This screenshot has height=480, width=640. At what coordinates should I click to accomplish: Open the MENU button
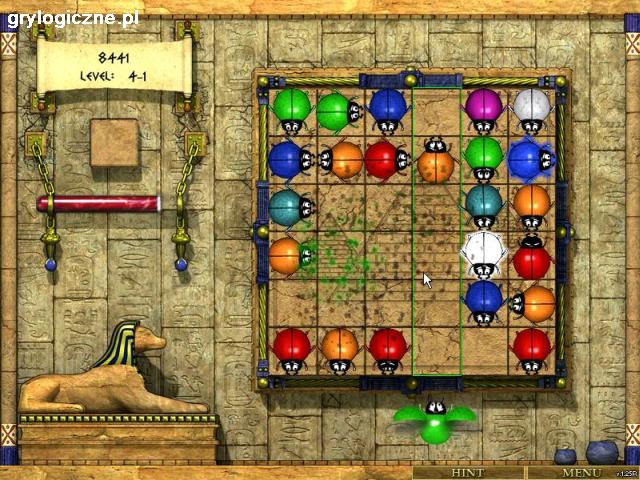[580, 472]
